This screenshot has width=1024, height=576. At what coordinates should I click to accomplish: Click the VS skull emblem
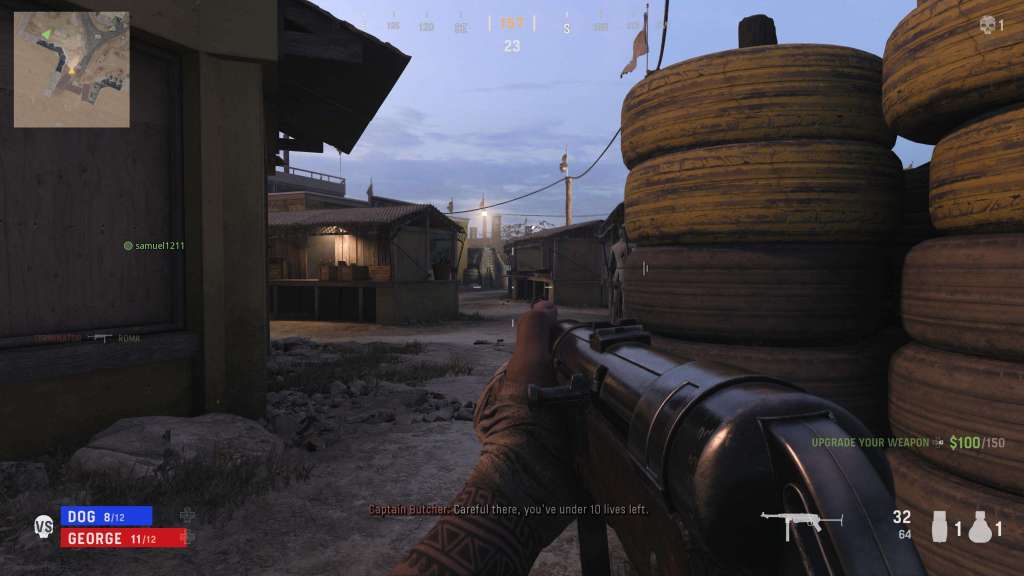click(x=44, y=526)
